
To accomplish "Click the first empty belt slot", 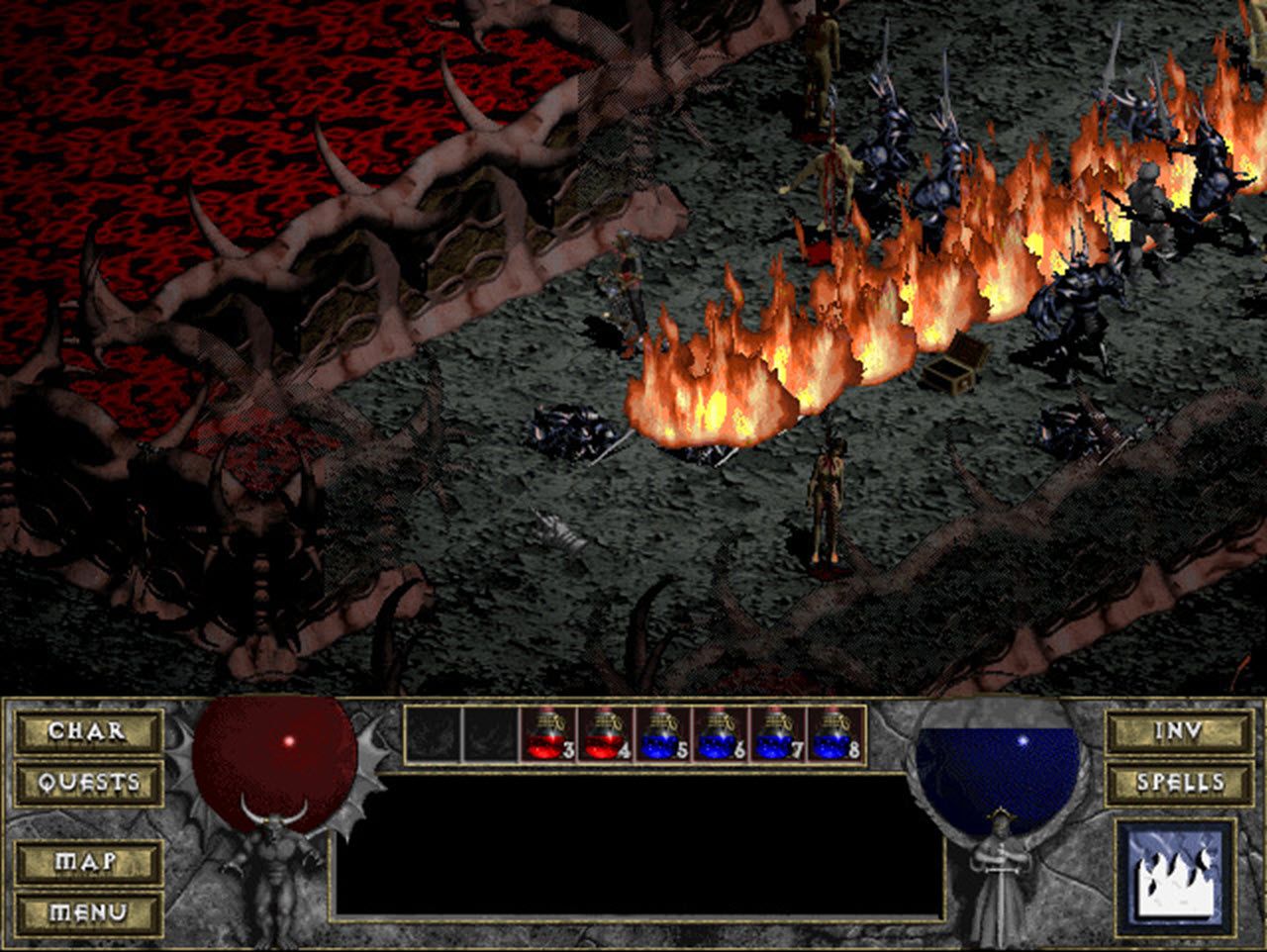I will point(437,734).
